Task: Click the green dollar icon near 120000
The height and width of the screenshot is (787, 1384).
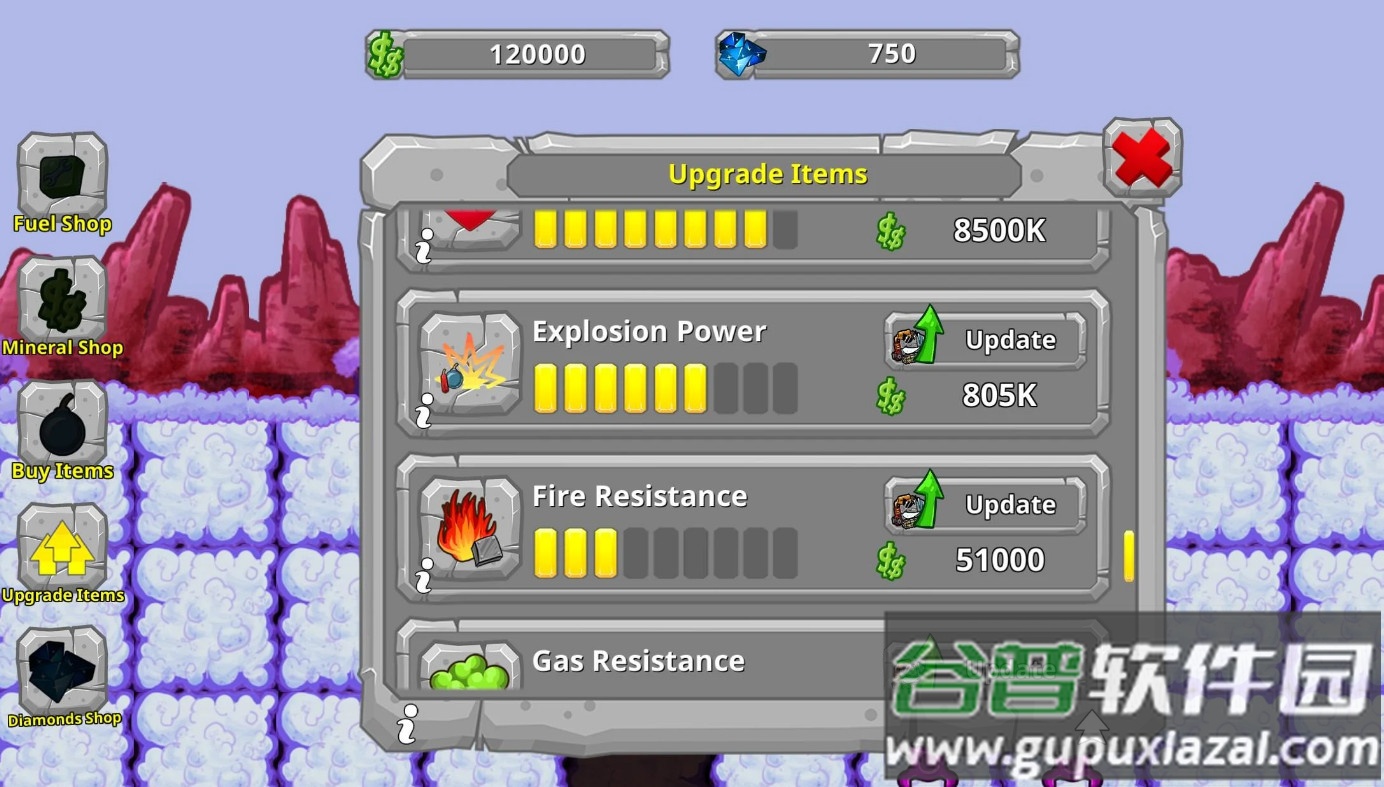Action: pyautogui.click(x=384, y=52)
